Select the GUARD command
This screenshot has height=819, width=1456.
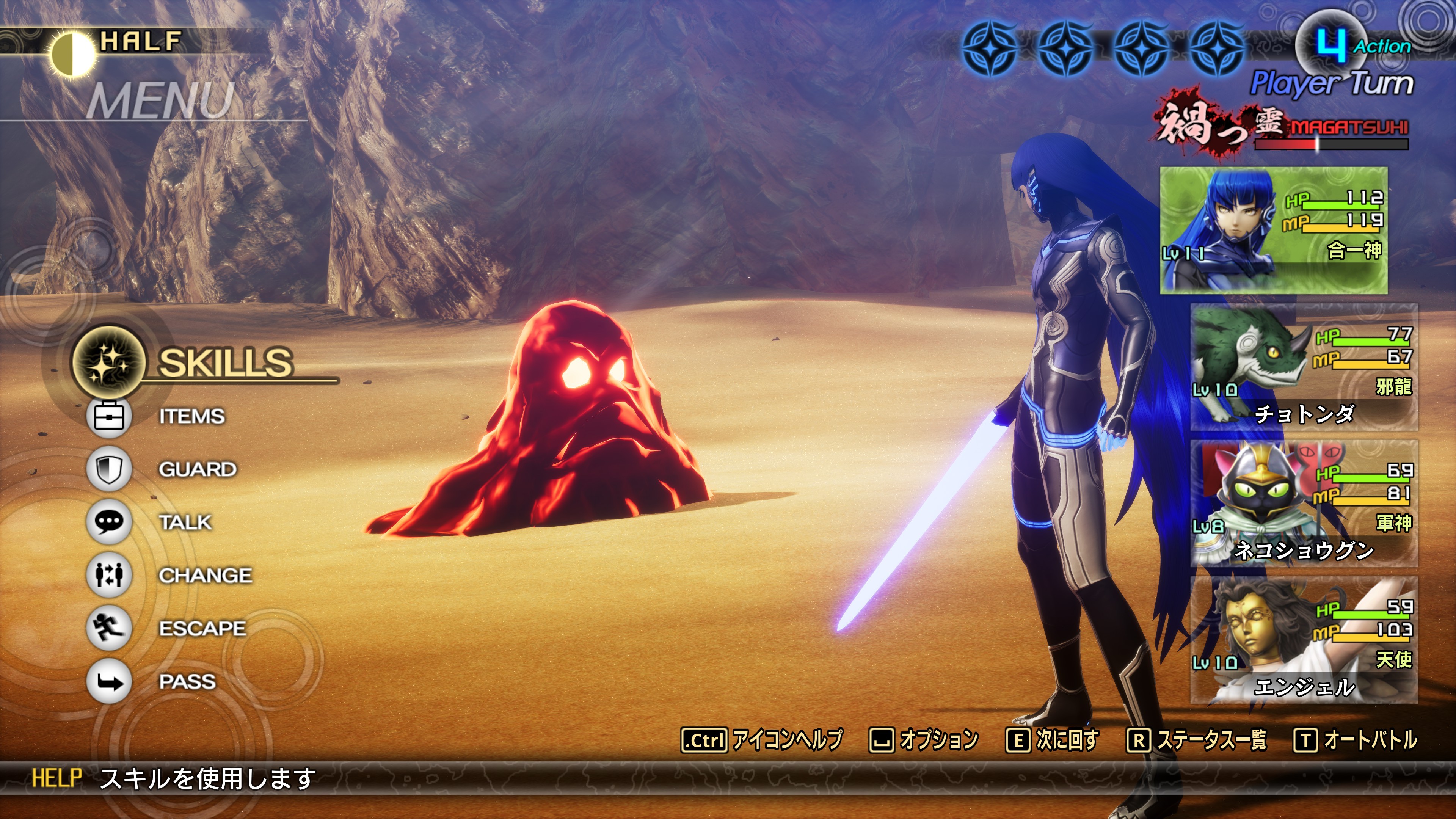pos(197,469)
